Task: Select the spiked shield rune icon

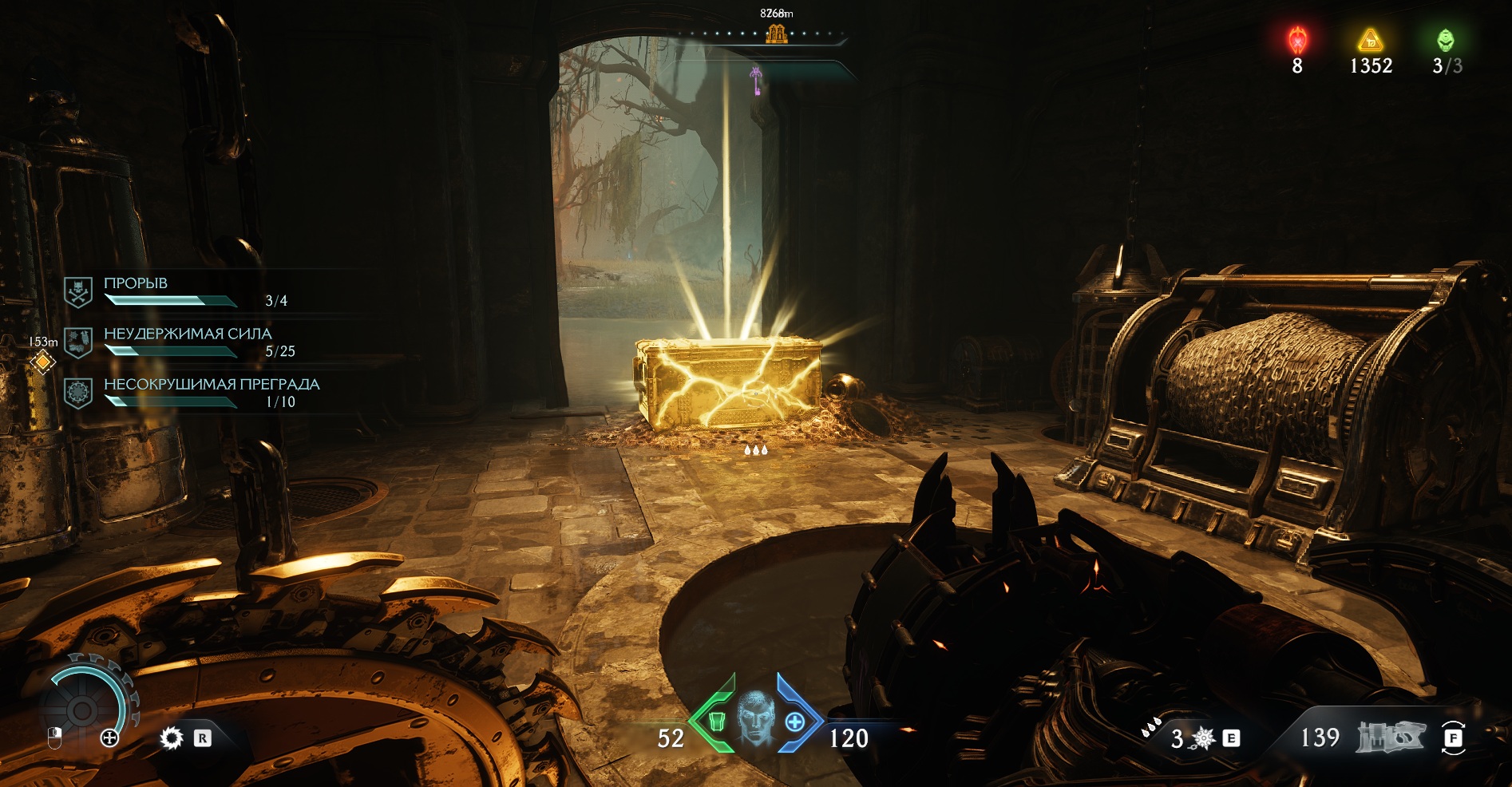Action: tap(1202, 739)
